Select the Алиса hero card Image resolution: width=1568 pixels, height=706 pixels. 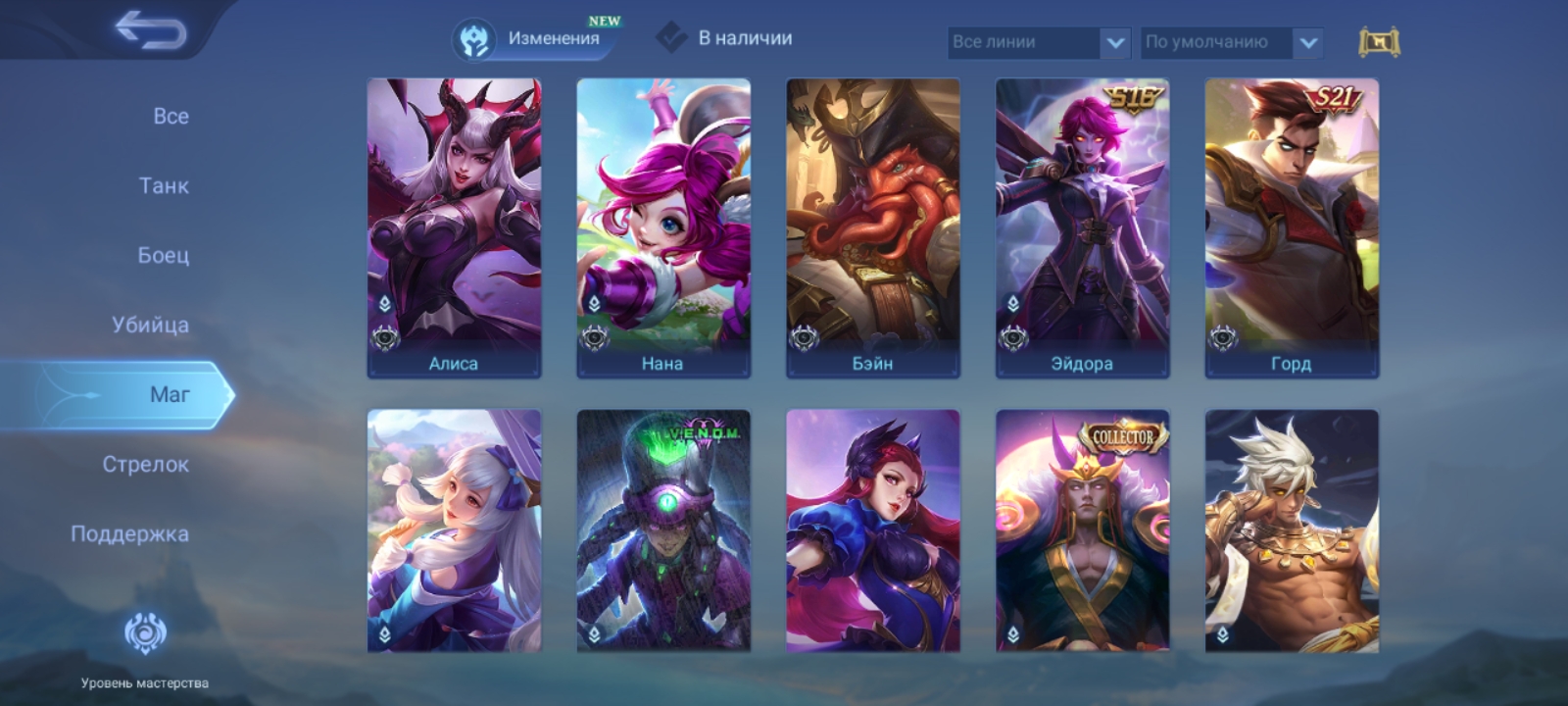pos(454,227)
